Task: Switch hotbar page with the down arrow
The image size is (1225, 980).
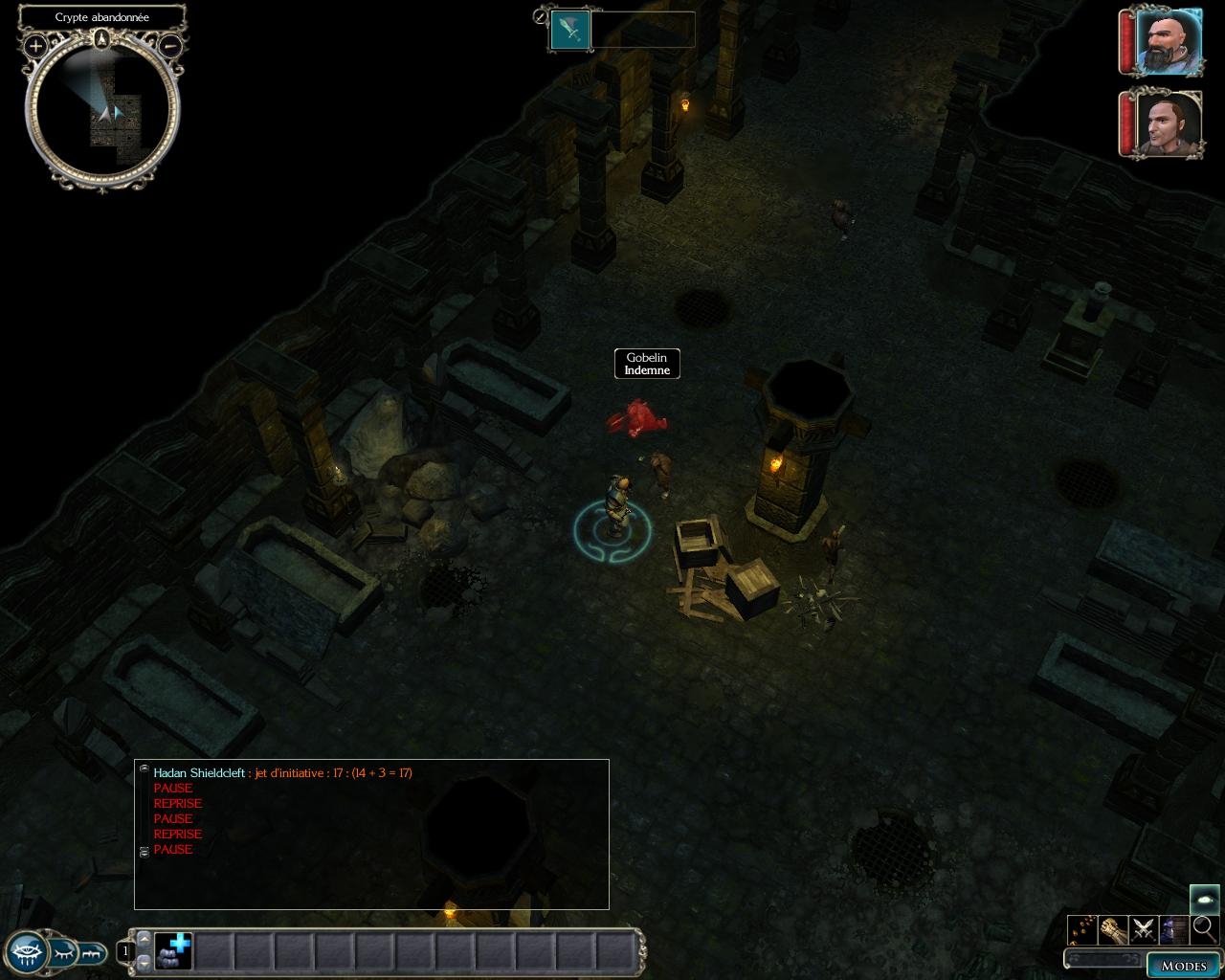Action: [145, 961]
